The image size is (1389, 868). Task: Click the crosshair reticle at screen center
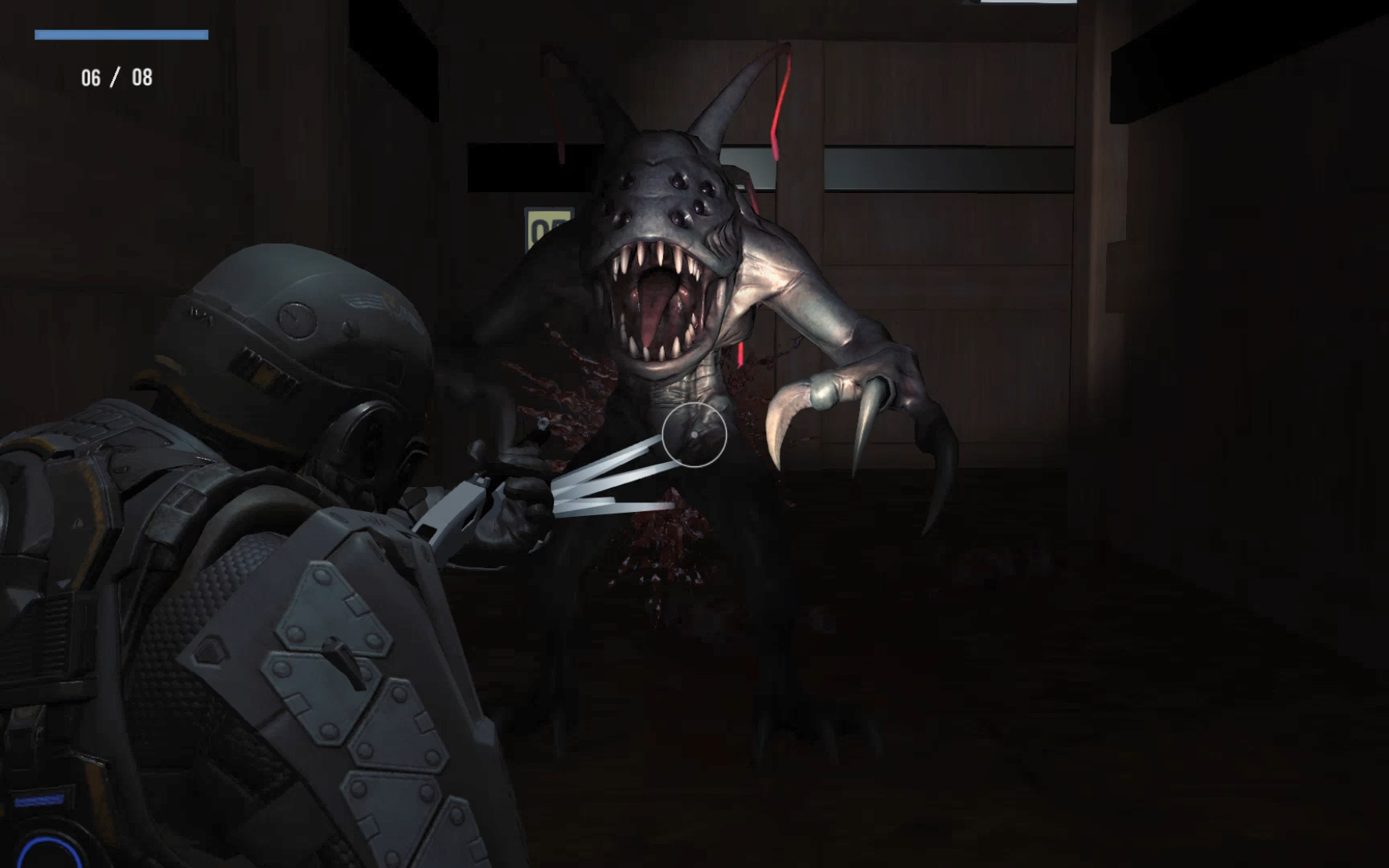coord(693,435)
